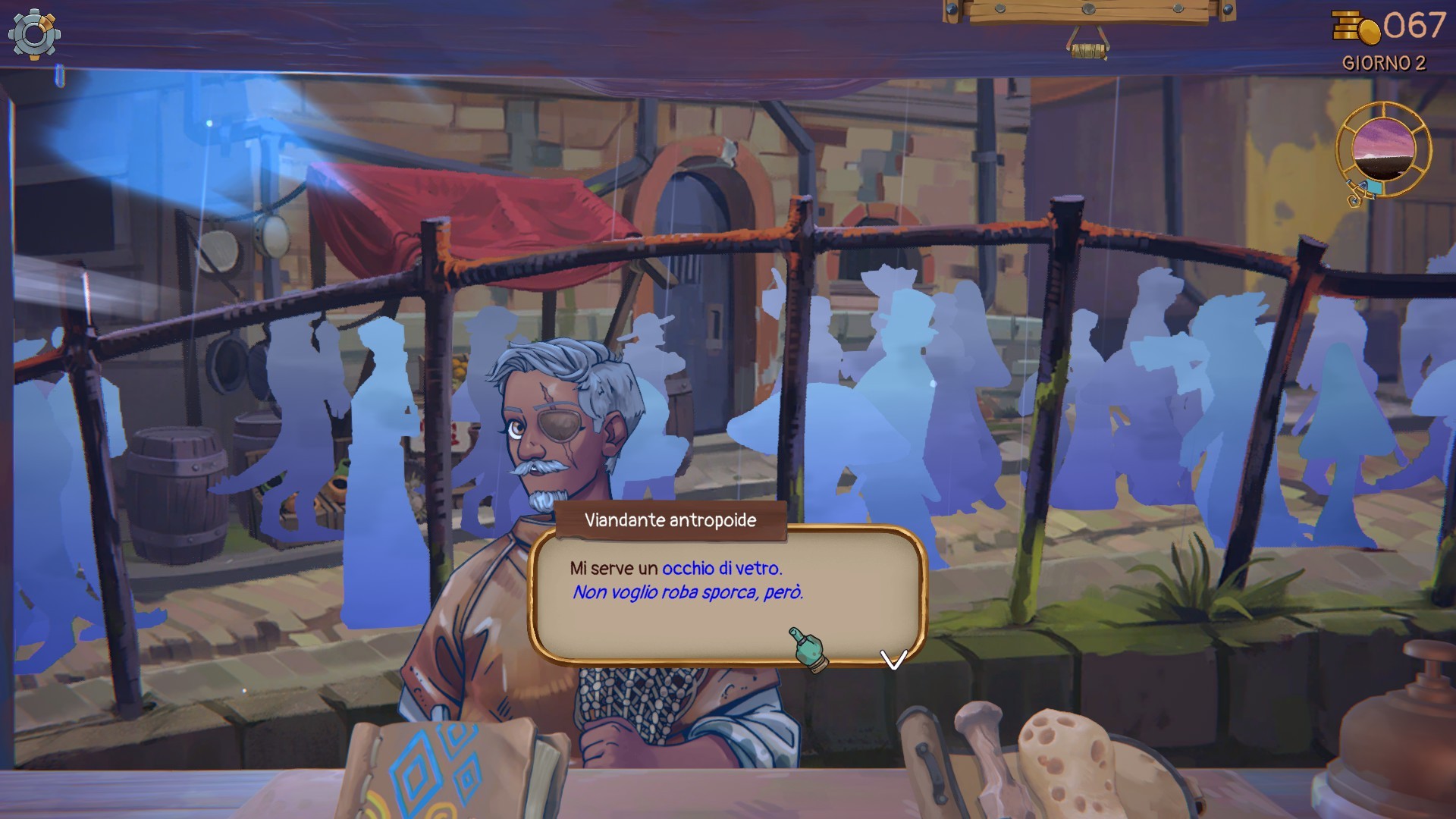This screenshot has width=1456, height=819.
Task: Open the settings gear icon
Action: (34, 34)
